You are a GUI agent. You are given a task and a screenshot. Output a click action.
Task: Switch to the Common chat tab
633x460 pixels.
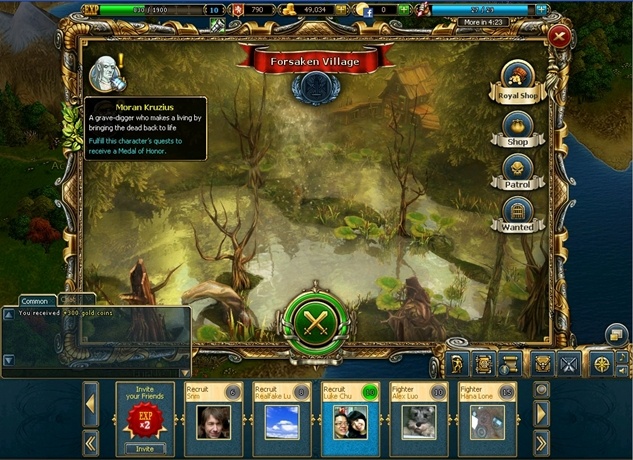(34, 300)
